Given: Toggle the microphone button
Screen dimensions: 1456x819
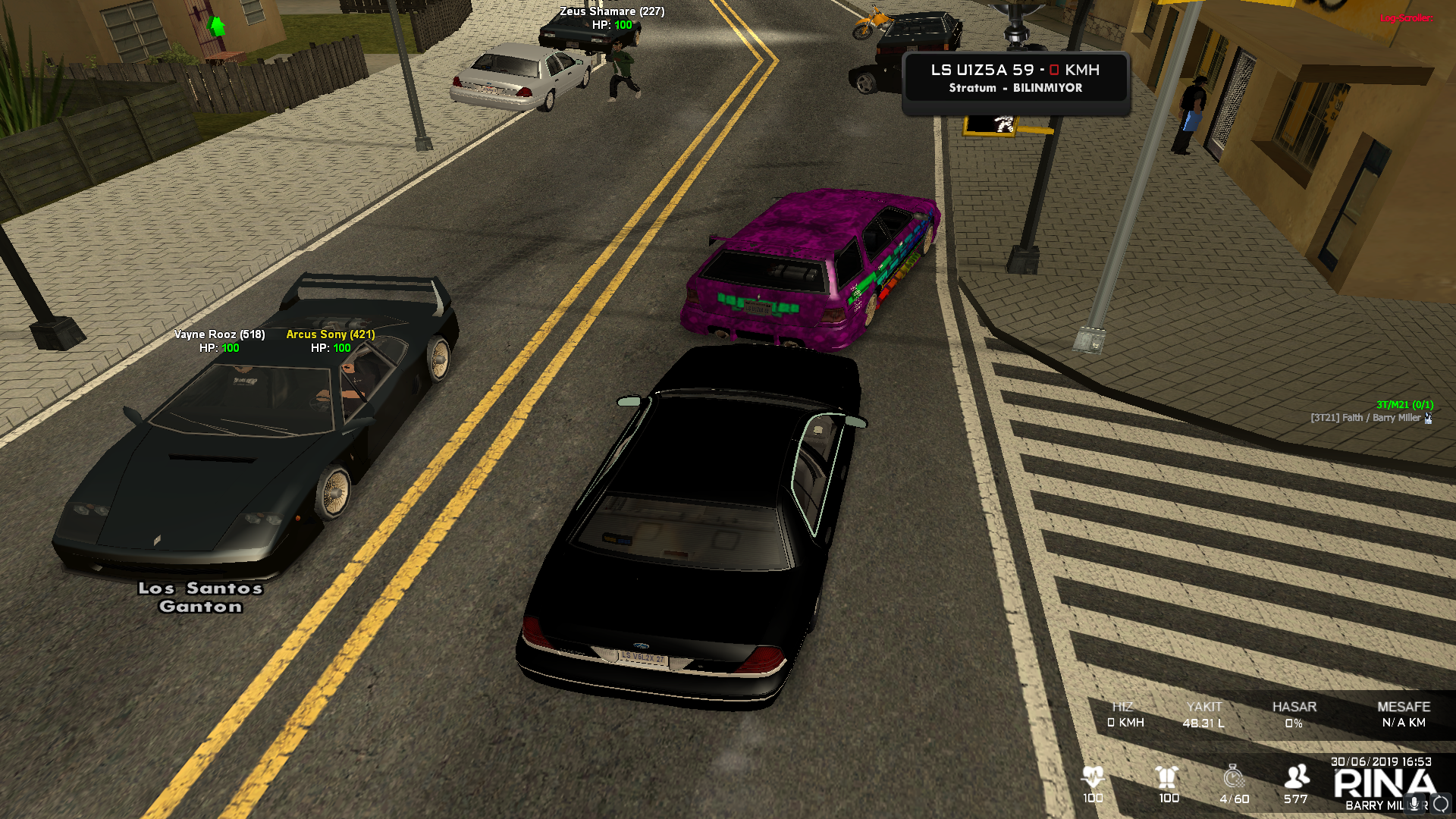Looking at the screenshot, I should click(x=1414, y=804).
